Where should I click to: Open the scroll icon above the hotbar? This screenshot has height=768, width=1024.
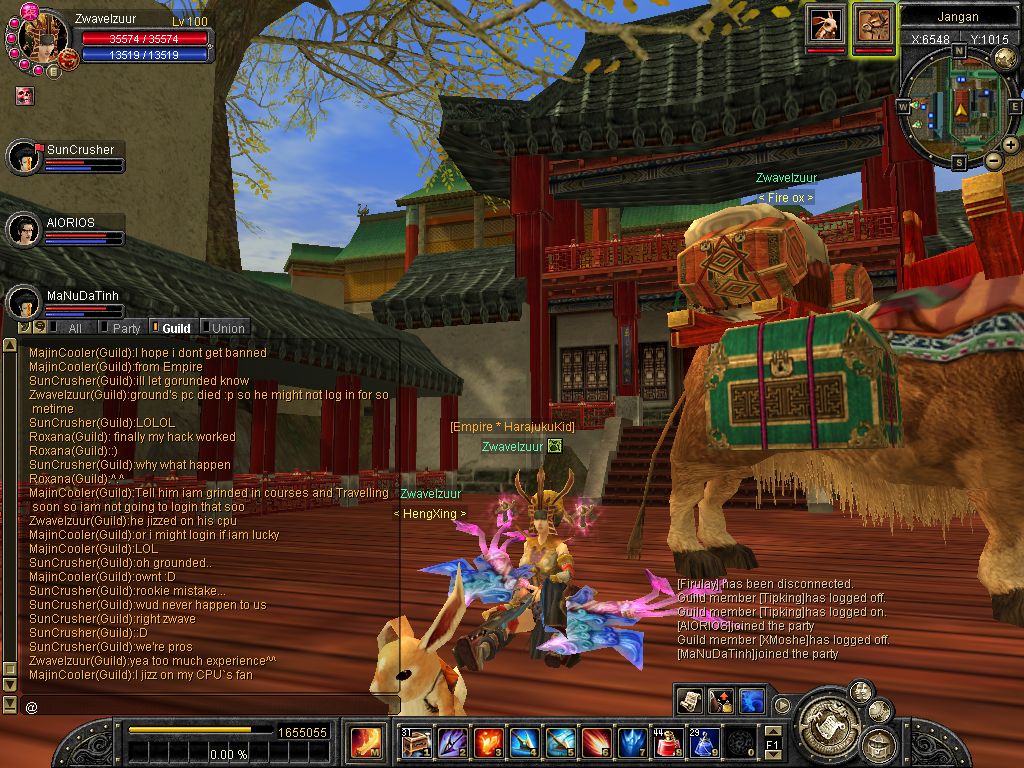(x=689, y=700)
